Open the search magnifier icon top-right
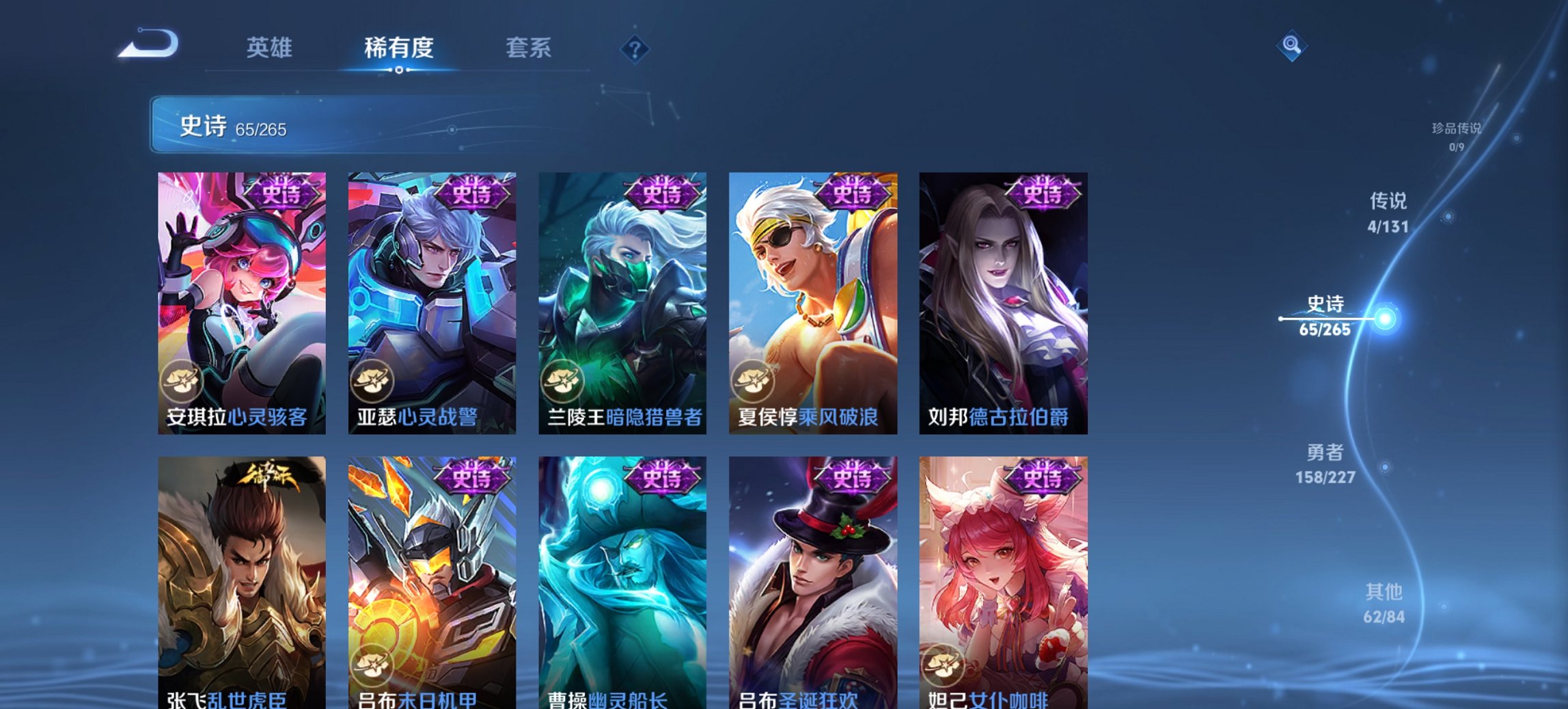 [1291, 46]
